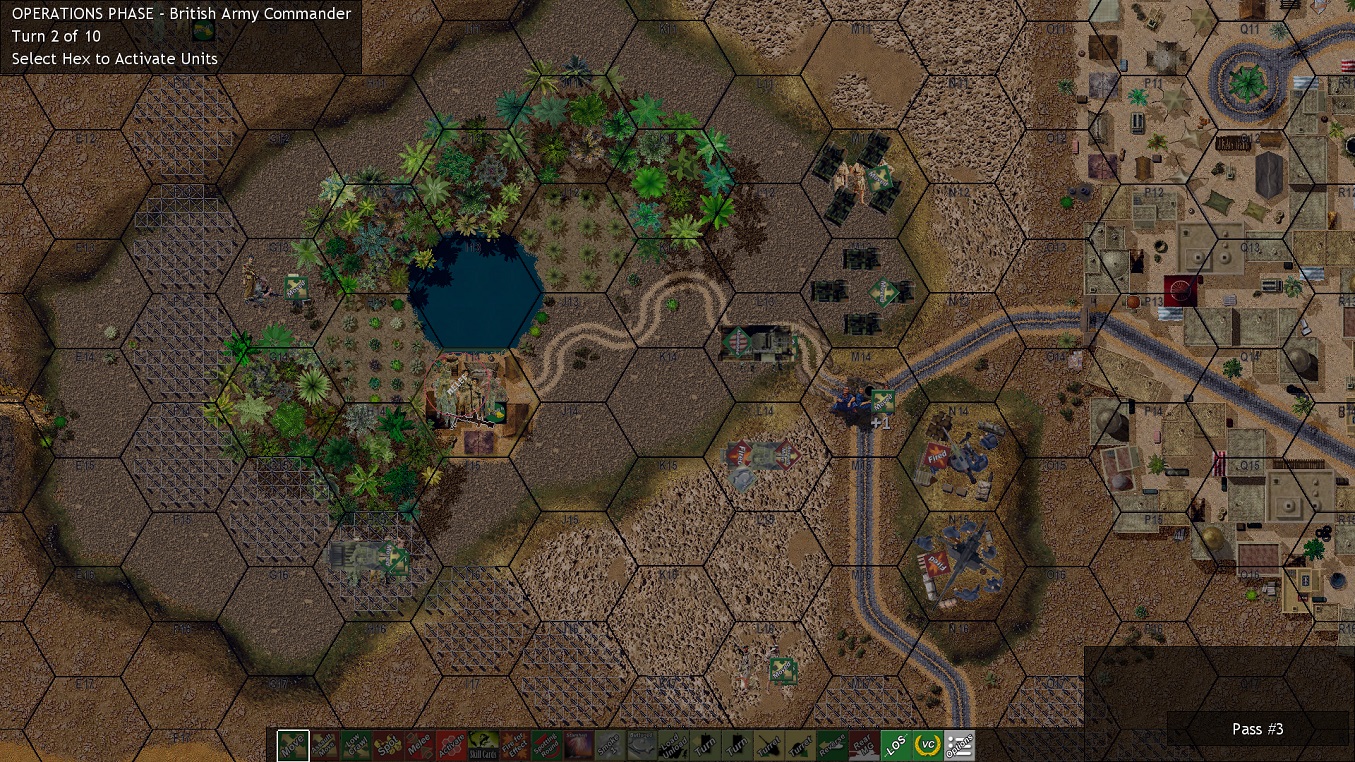Select the Melee combat icon
The image size is (1355, 762).
pos(421,745)
